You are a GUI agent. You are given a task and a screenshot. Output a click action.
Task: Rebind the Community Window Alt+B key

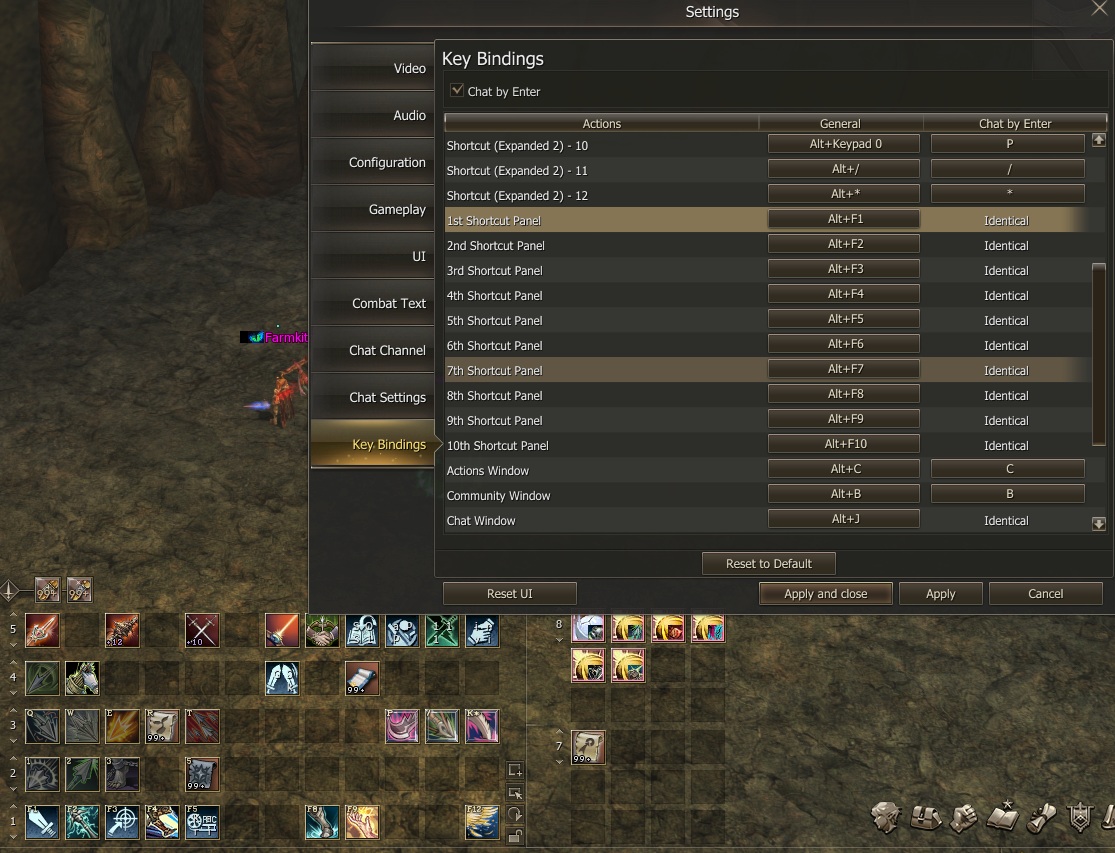844,493
